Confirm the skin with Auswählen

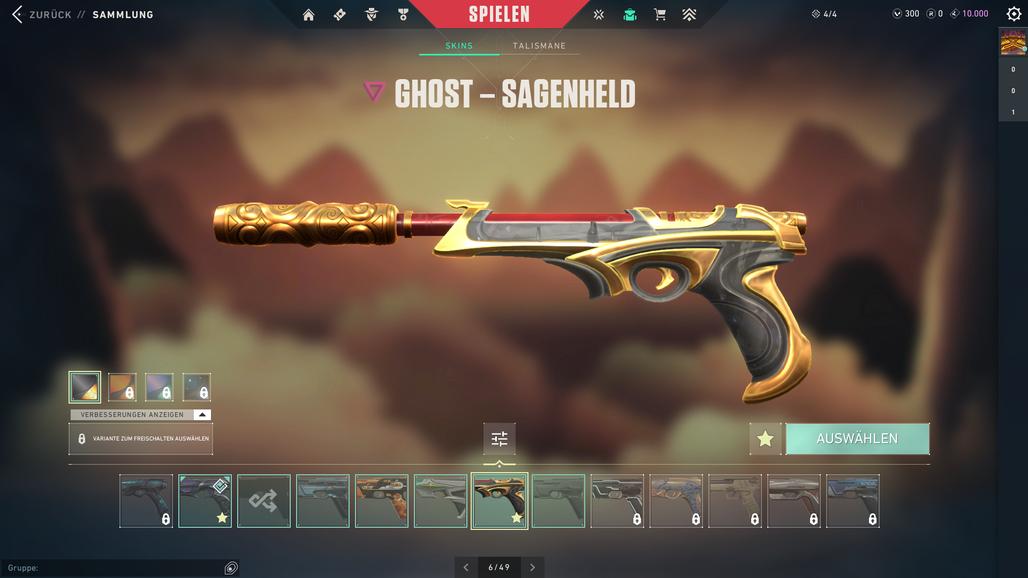[x=857, y=439]
